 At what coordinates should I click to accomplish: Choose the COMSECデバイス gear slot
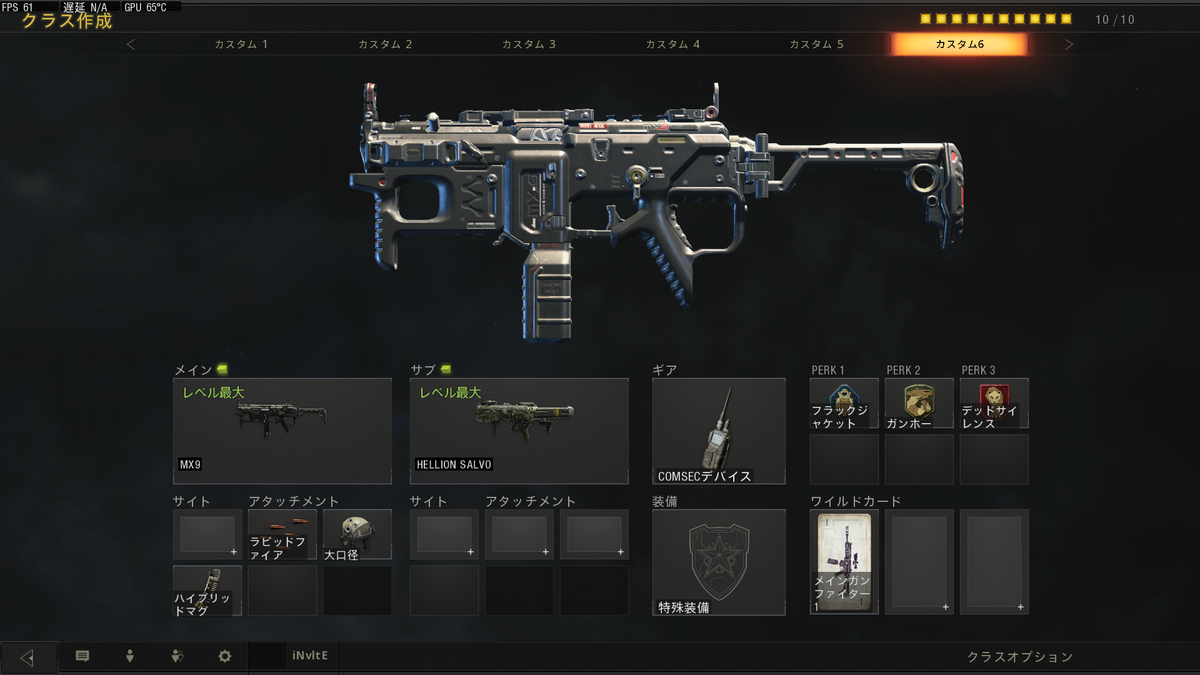pyautogui.click(x=718, y=431)
